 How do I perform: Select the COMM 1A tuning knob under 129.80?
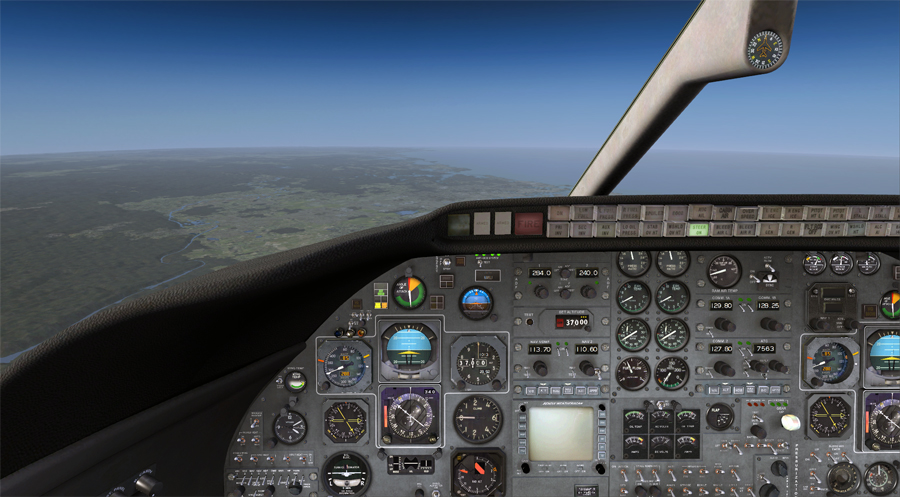coord(724,324)
